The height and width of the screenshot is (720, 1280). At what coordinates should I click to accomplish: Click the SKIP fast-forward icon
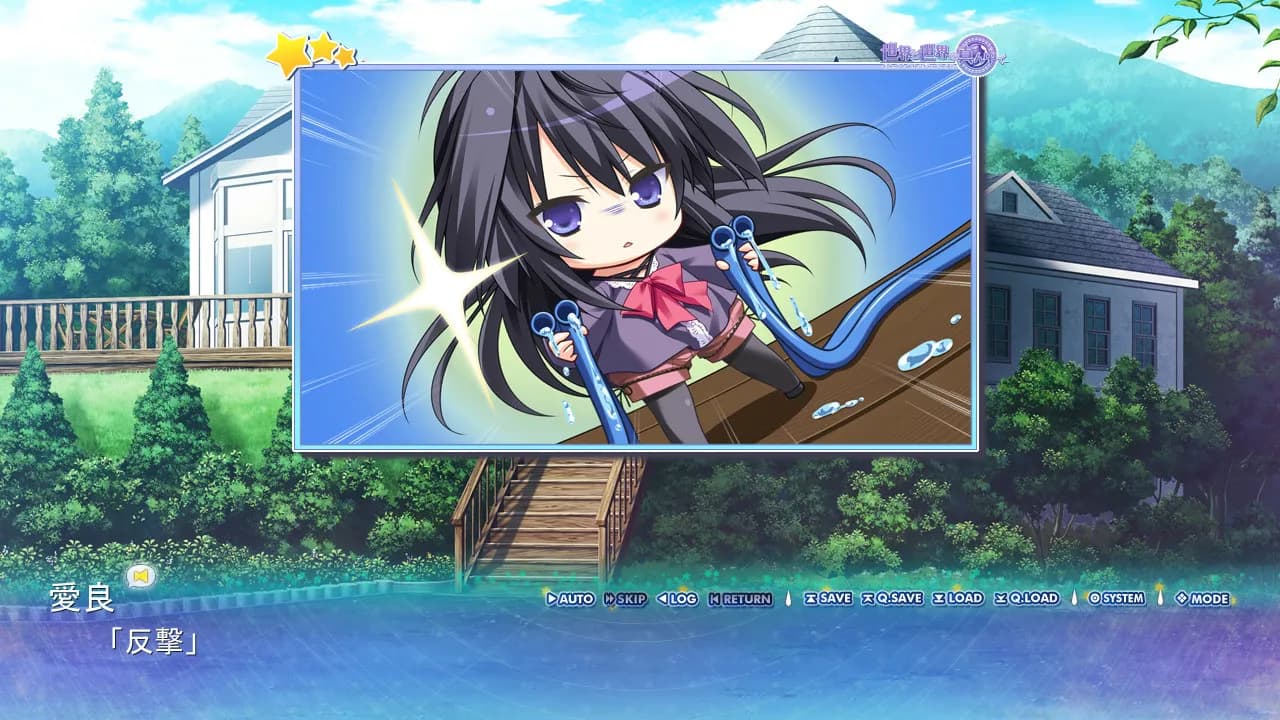click(609, 599)
